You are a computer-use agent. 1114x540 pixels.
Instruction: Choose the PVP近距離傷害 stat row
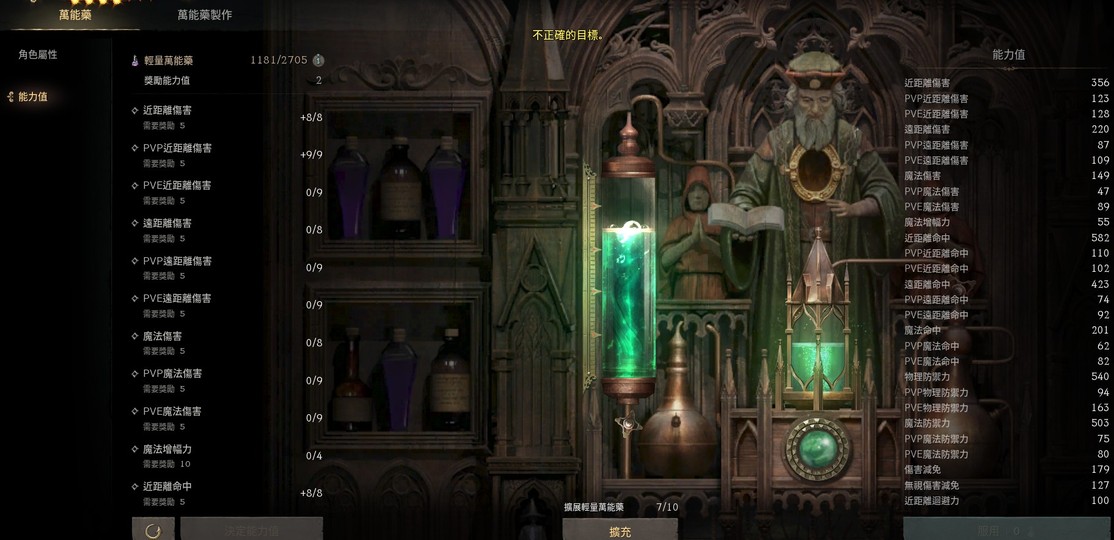point(226,154)
